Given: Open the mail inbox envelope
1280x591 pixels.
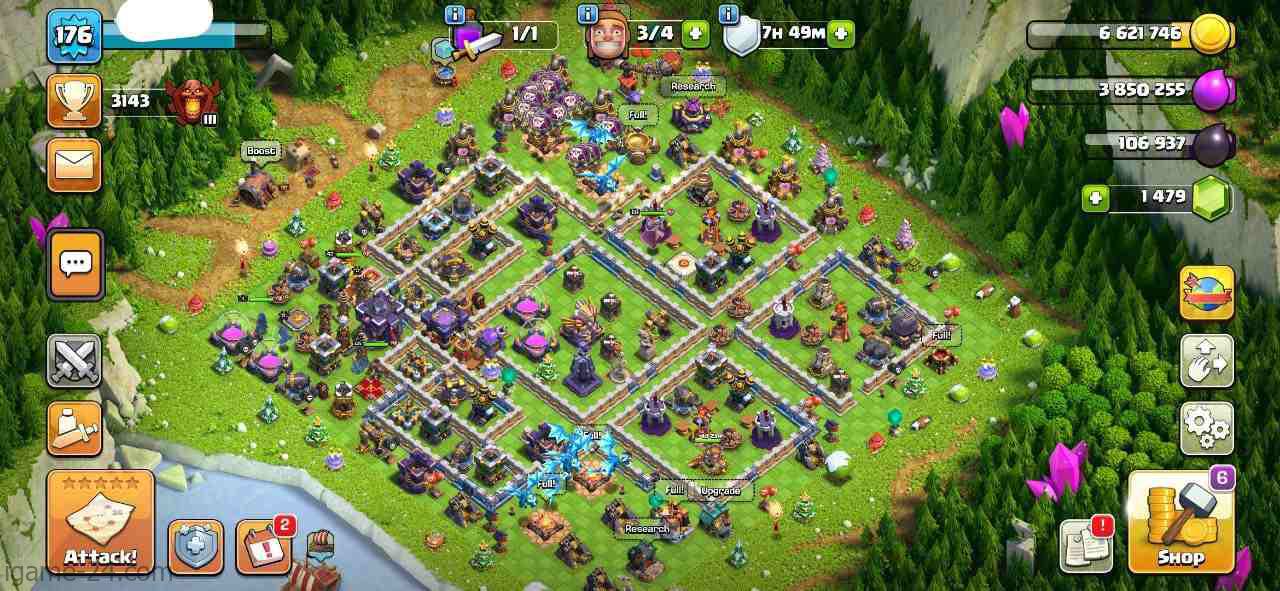Looking at the screenshot, I should [x=74, y=164].
